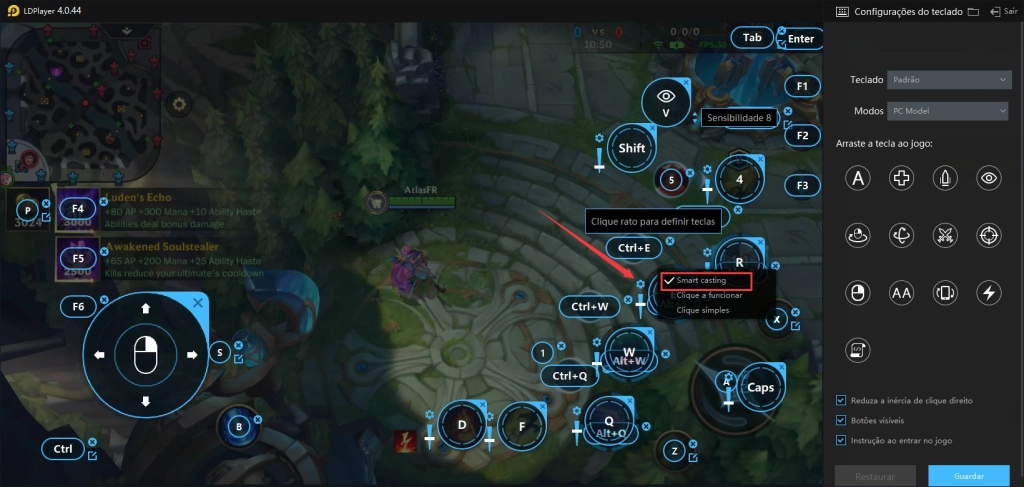Click the Guardar save button
The height and width of the screenshot is (487, 1024).
[968, 476]
